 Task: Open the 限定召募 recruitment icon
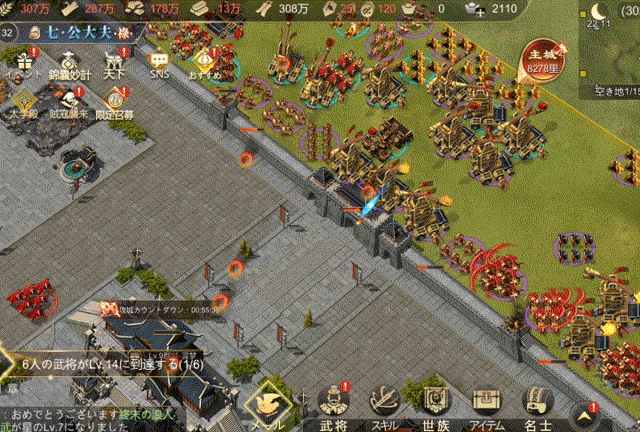tap(115, 100)
